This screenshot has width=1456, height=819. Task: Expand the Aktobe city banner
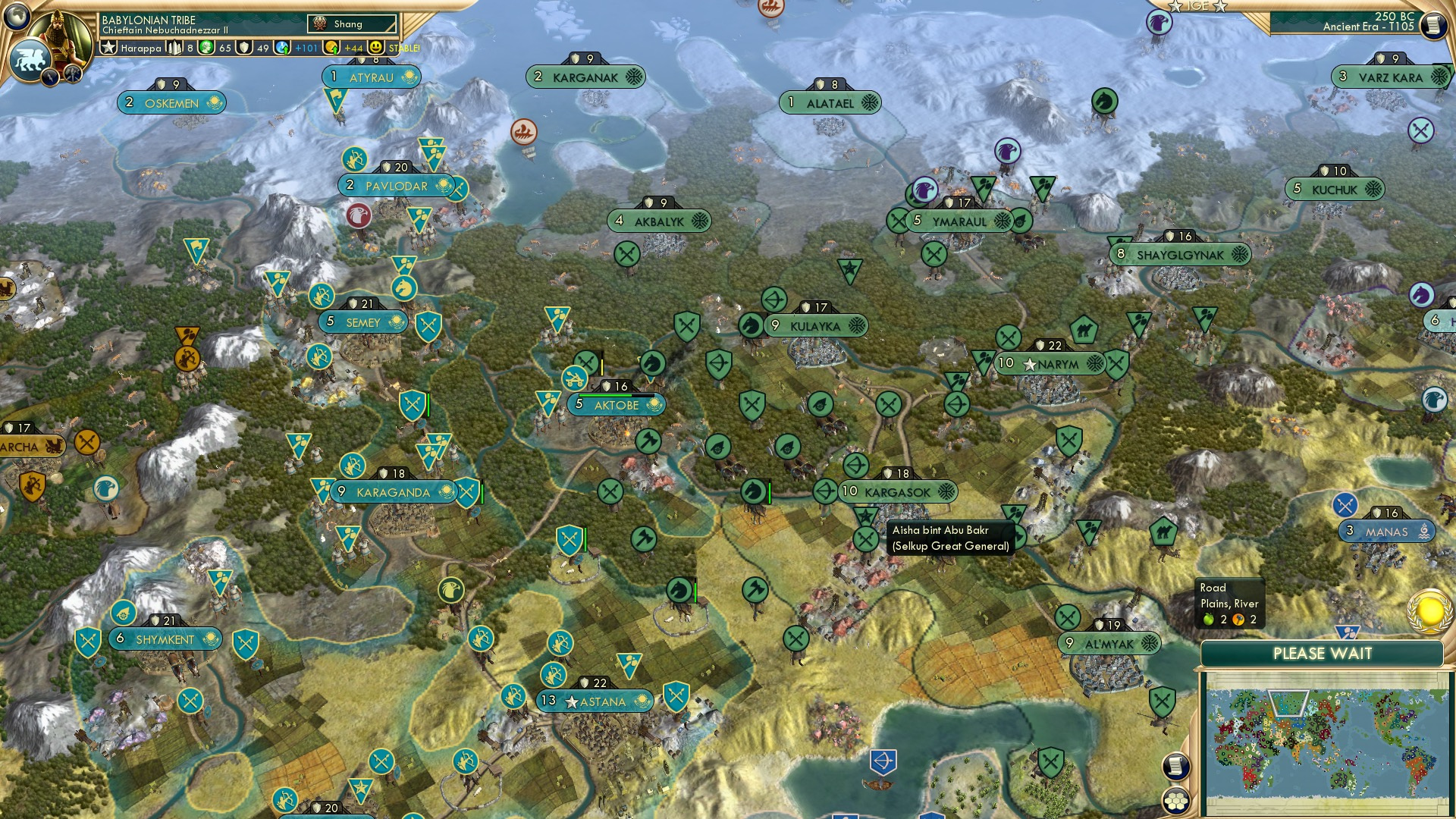[617, 404]
